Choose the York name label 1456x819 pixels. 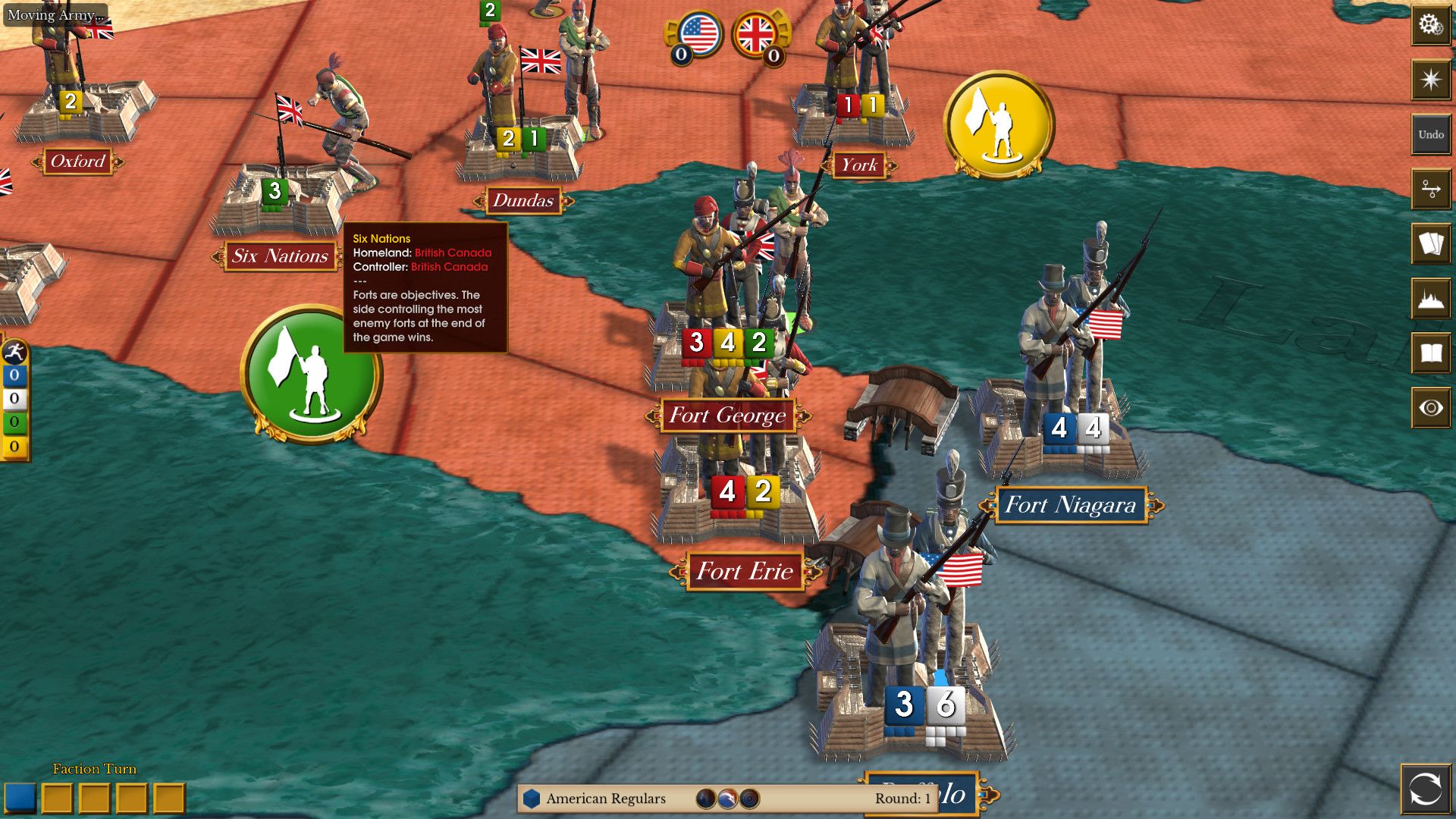[858, 165]
